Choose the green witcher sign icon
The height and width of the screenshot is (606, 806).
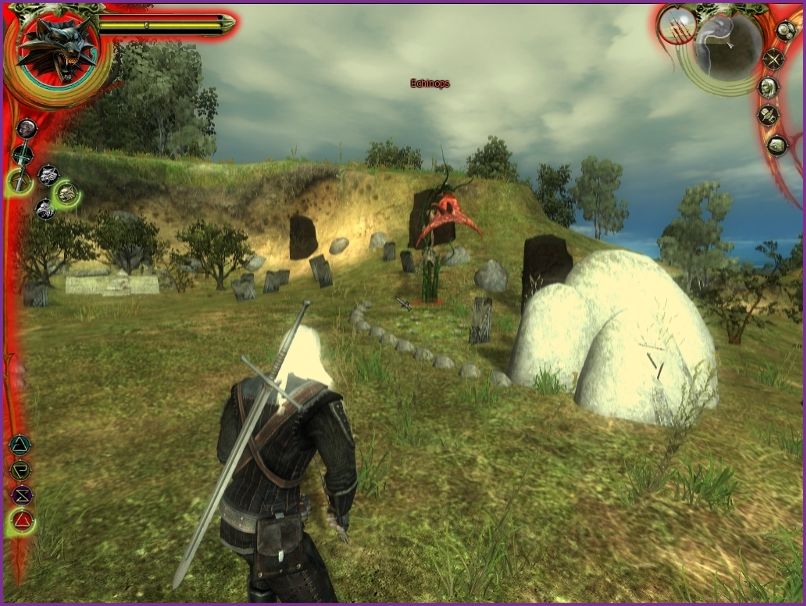pyautogui.click(x=20, y=469)
